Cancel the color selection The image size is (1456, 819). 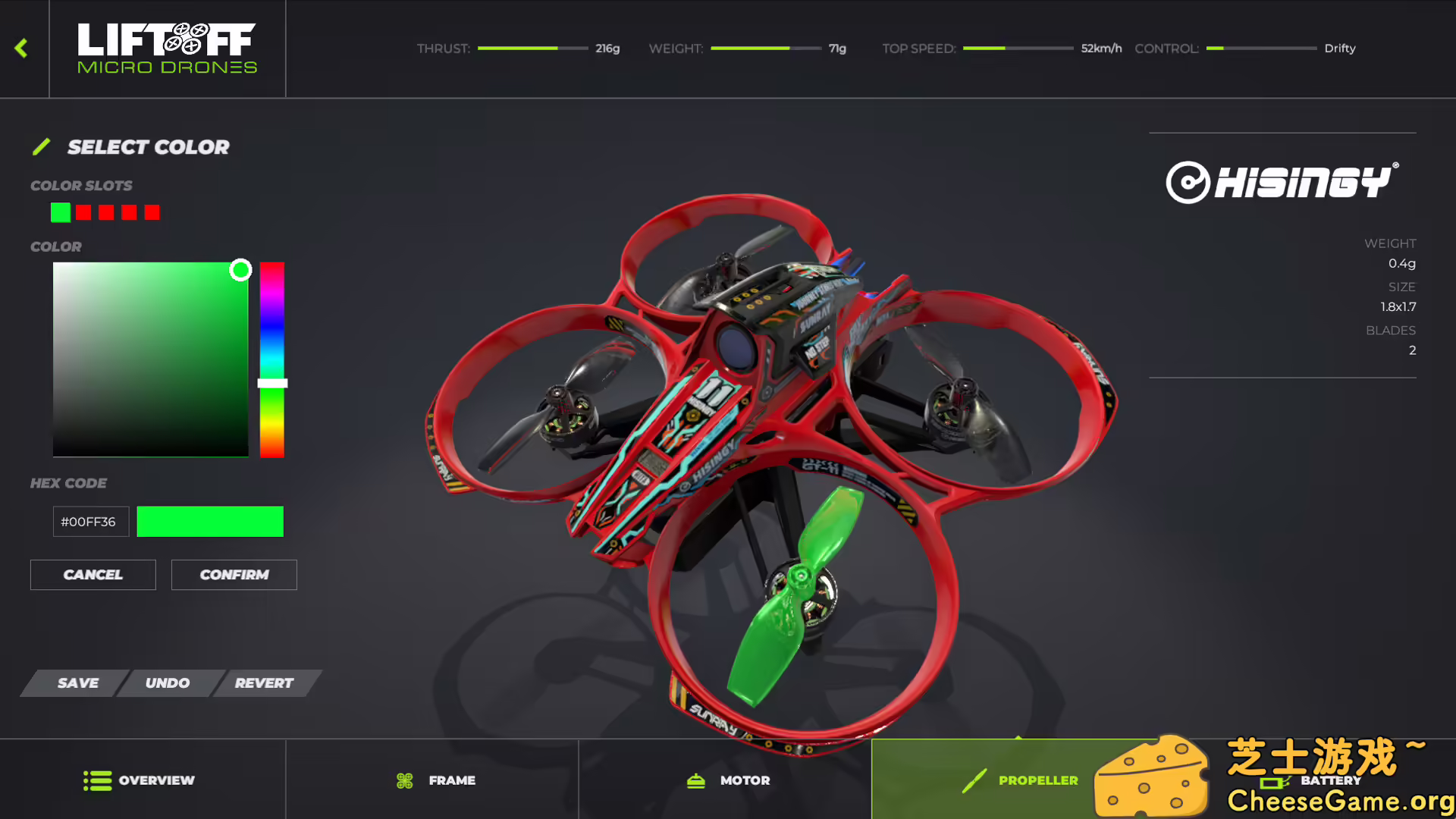tap(93, 574)
